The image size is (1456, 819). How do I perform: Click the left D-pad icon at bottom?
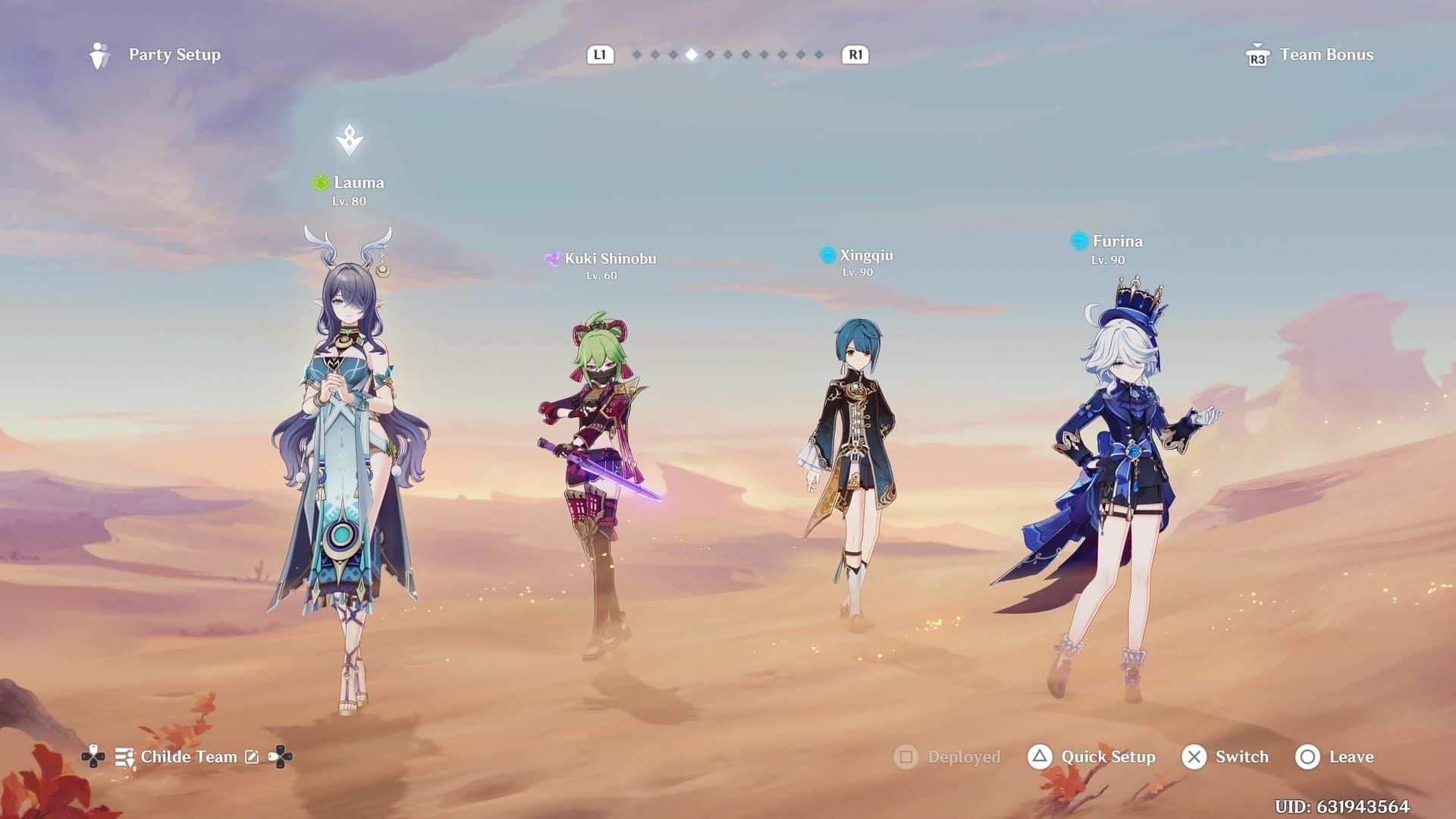coord(93,757)
